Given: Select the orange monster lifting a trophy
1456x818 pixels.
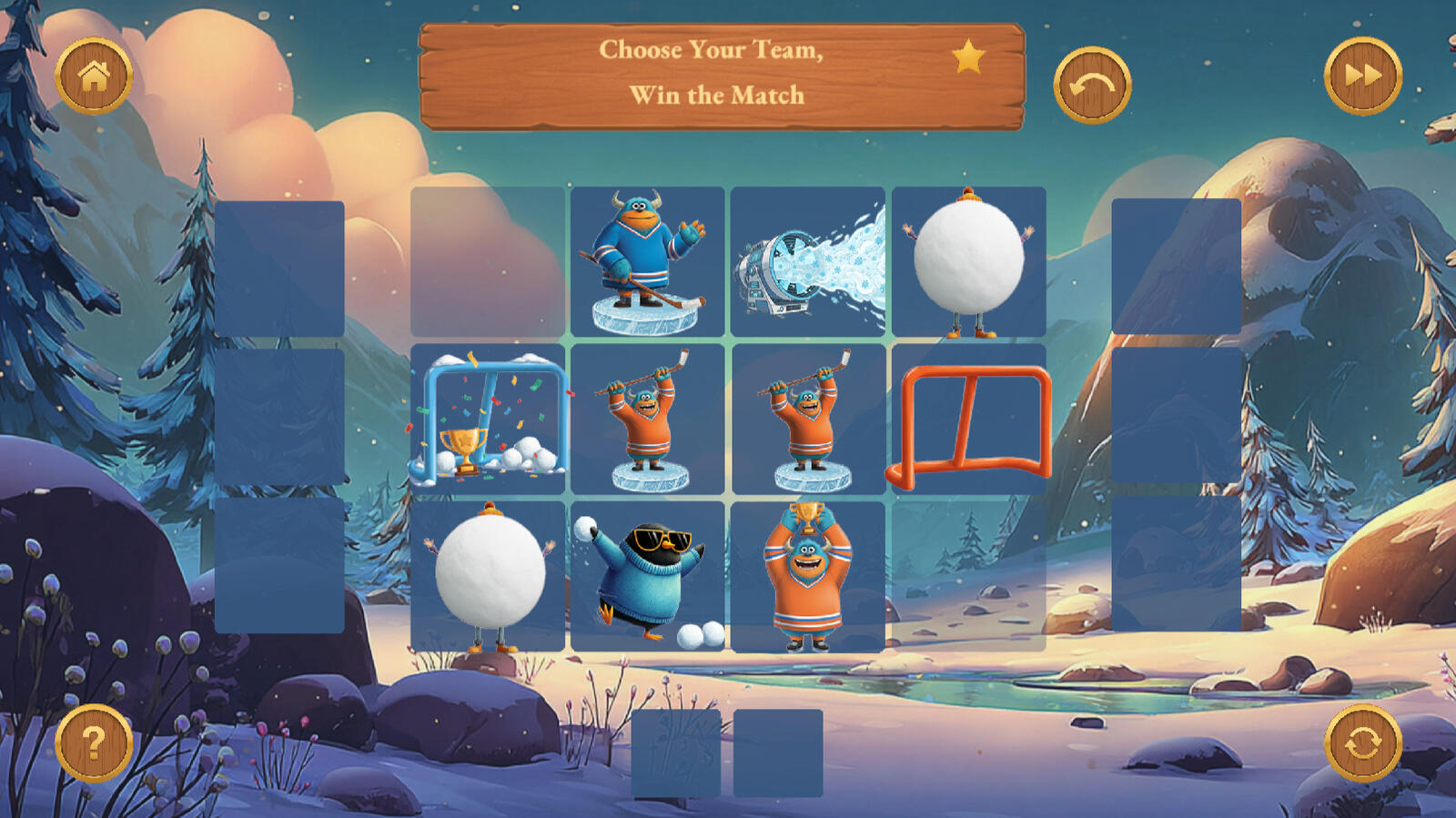Looking at the screenshot, I should click(x=808, y=577).
